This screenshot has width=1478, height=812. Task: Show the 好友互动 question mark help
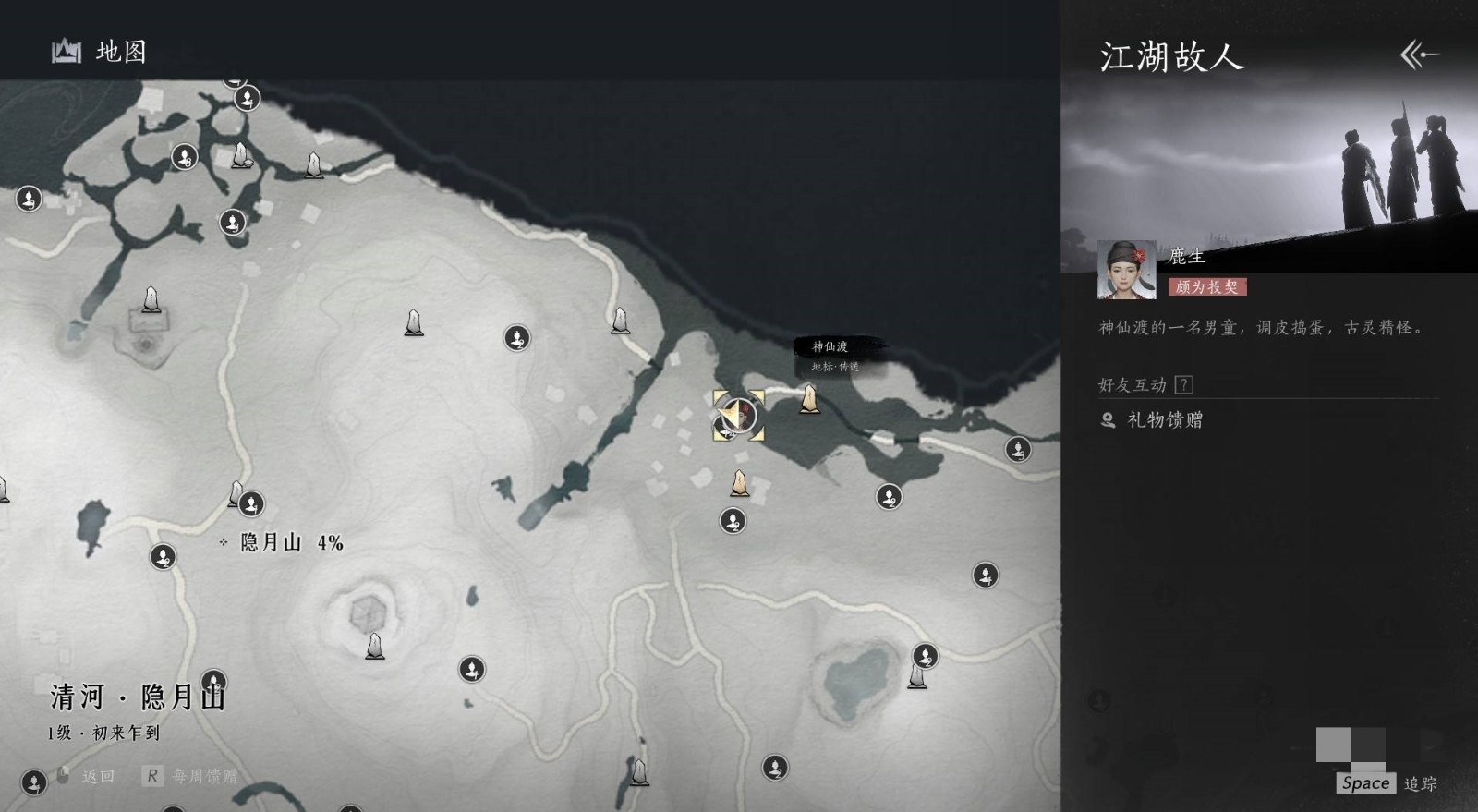[1183, 385]
